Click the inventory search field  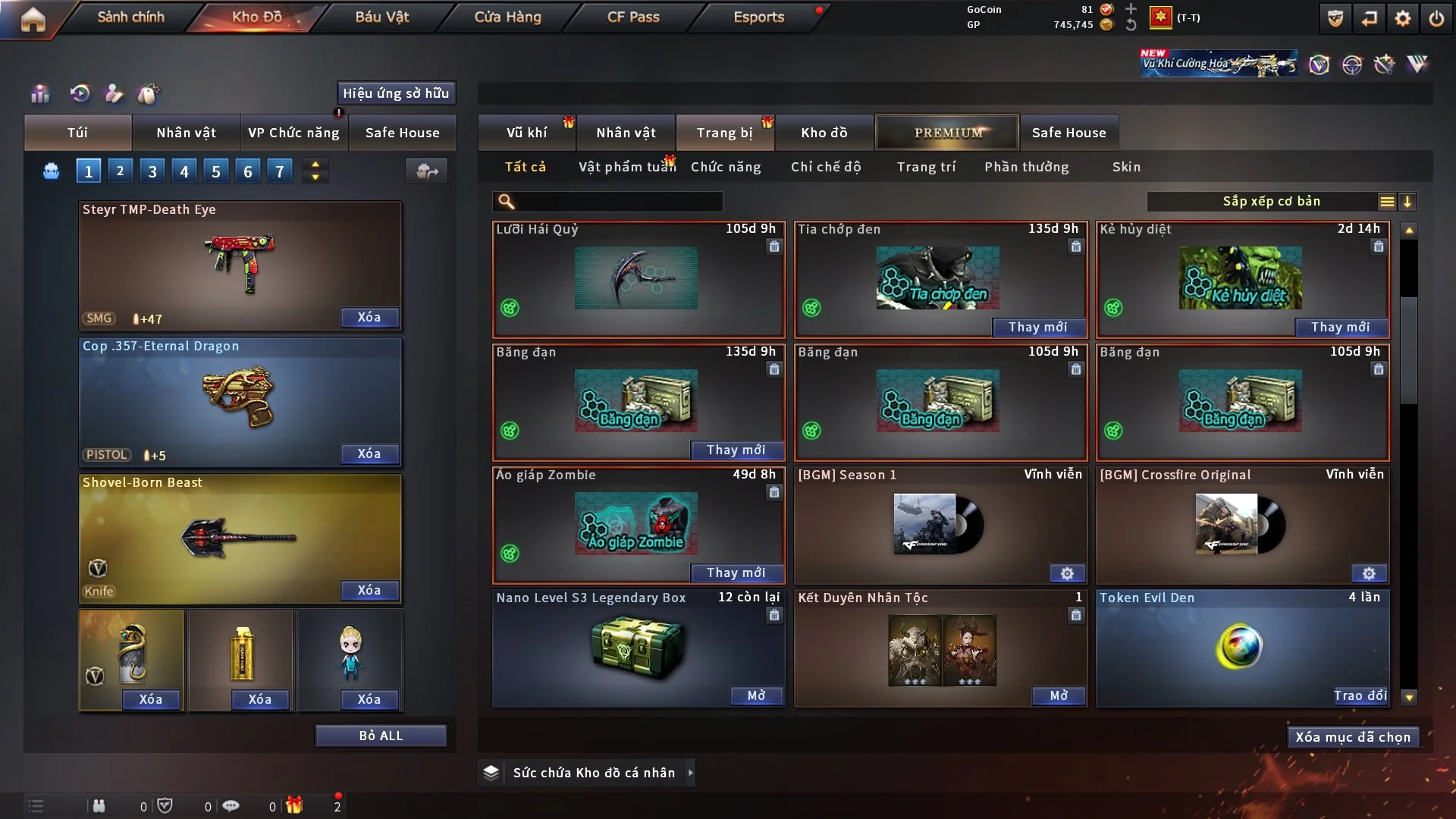click(x=618, y=202)
